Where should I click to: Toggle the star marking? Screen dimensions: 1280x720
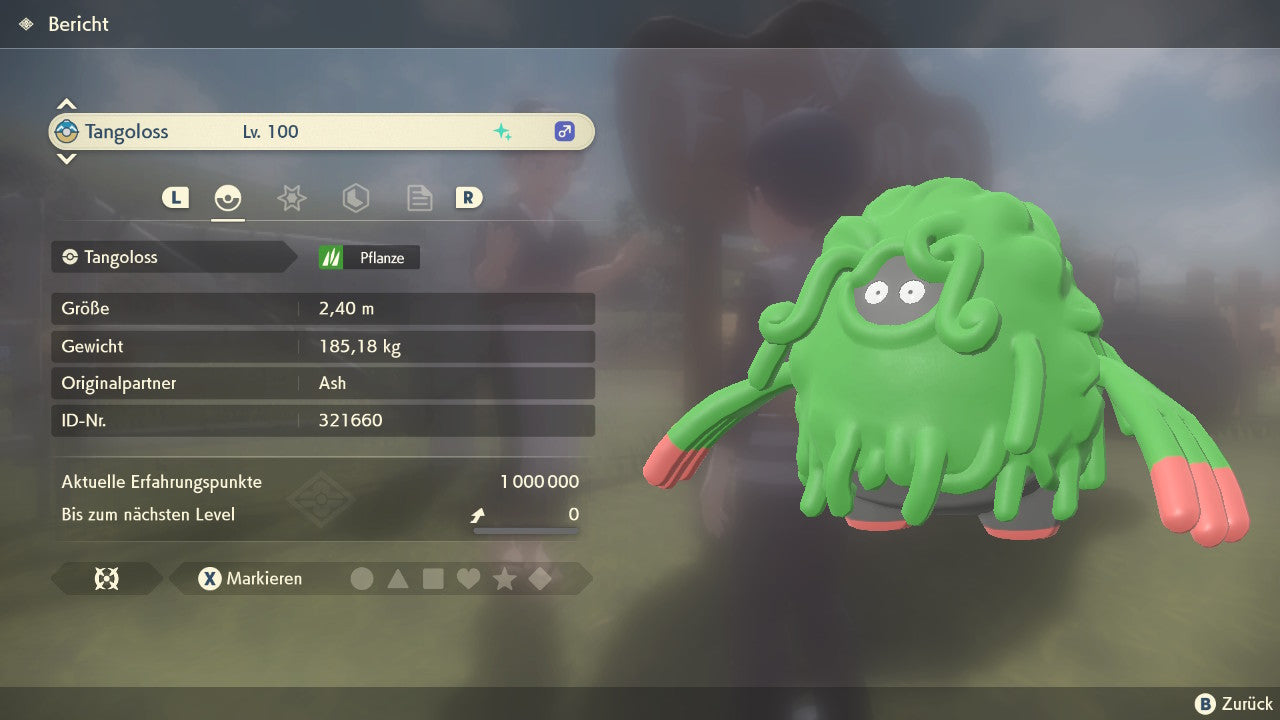[x=504, y=579]
